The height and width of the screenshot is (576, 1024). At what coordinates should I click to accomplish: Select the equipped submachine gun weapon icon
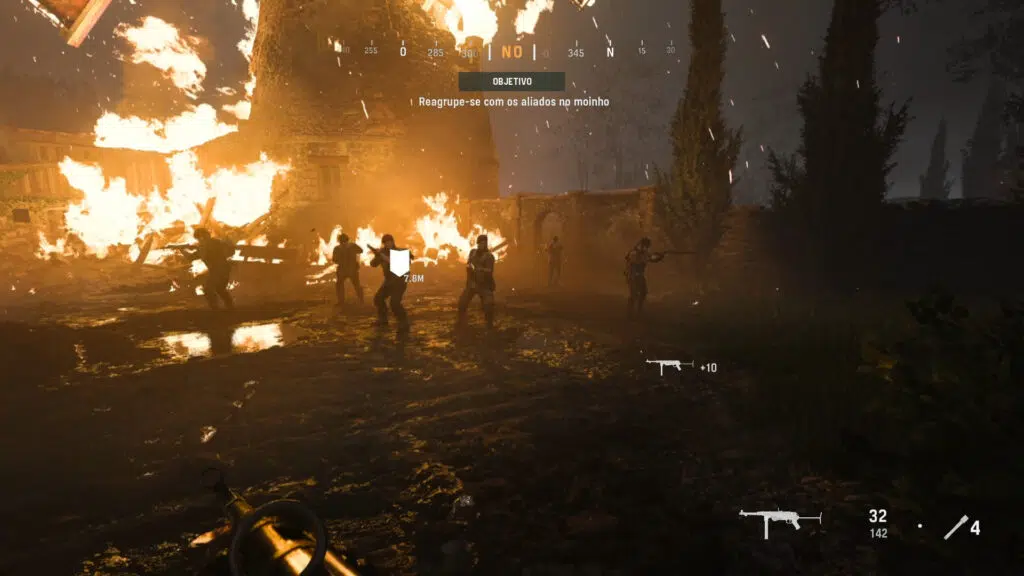tap(779, 520)
